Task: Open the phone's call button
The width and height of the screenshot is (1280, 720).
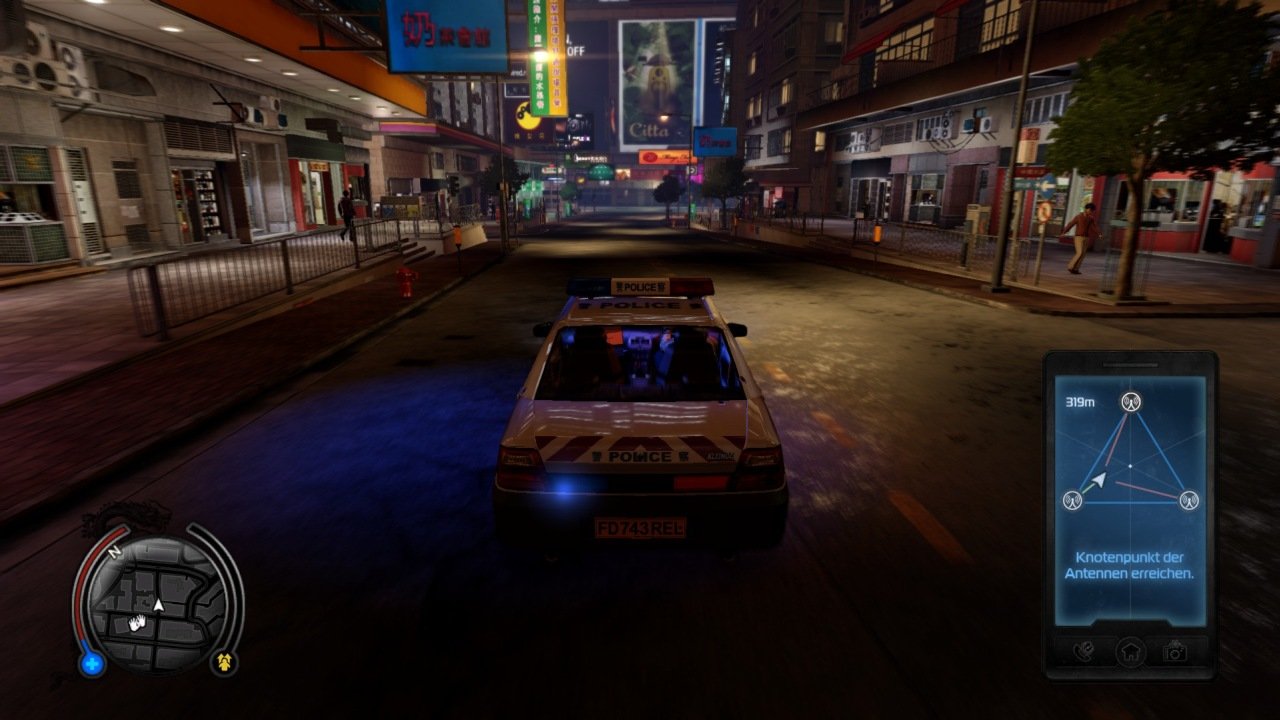Action: [1083, 652]
